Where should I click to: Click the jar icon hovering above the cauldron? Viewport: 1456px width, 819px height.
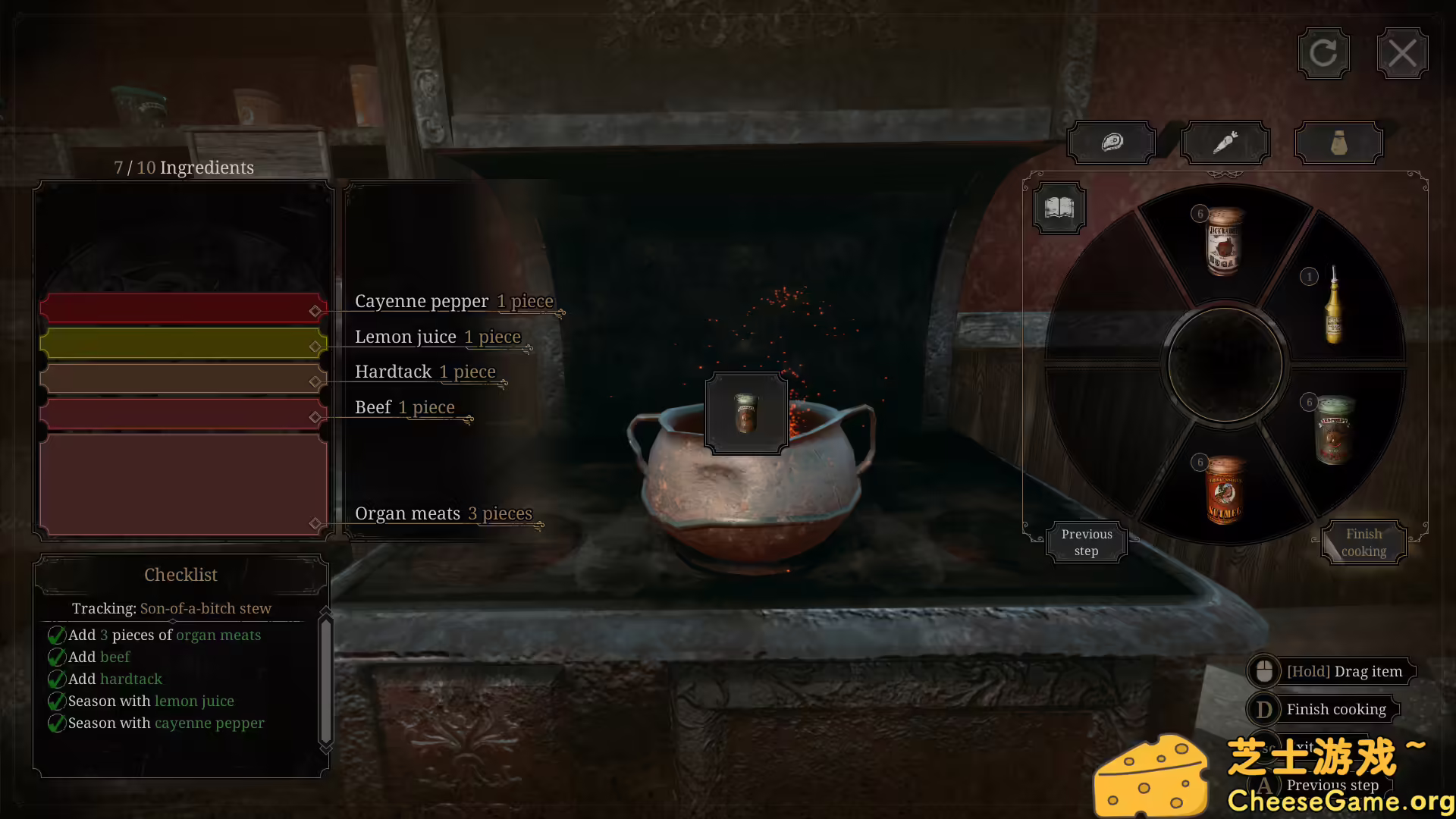click(745, 413)
